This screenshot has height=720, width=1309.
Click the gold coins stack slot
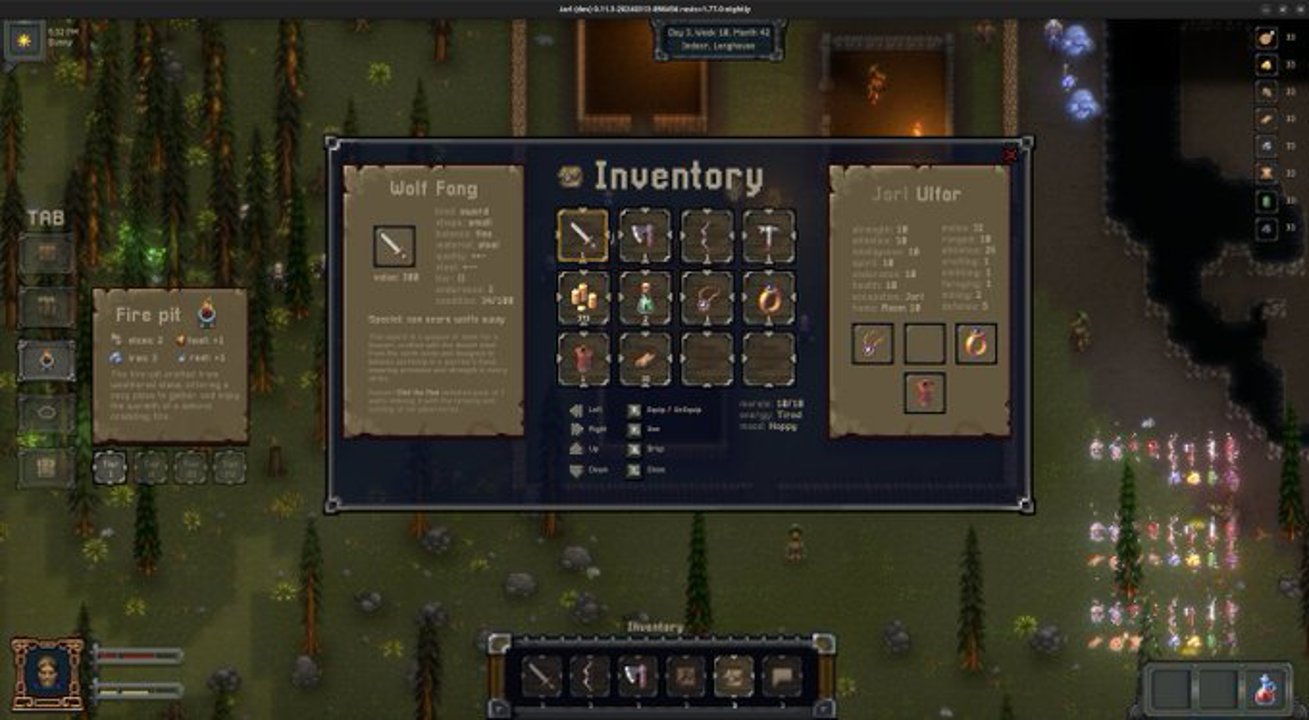coord(583,297)
